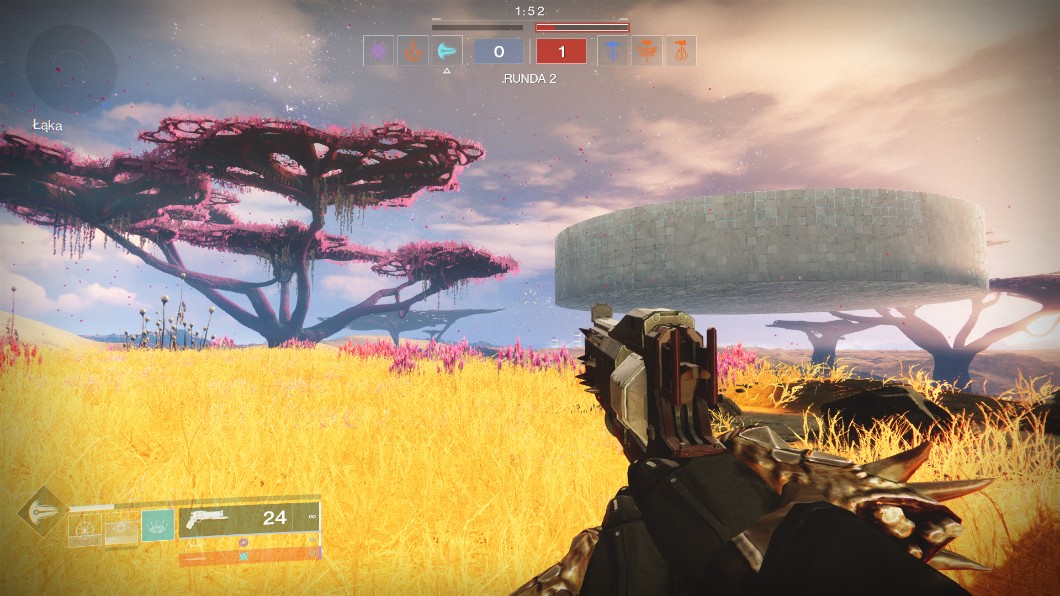Select the cyan teammate class icon

pos(446,51)
